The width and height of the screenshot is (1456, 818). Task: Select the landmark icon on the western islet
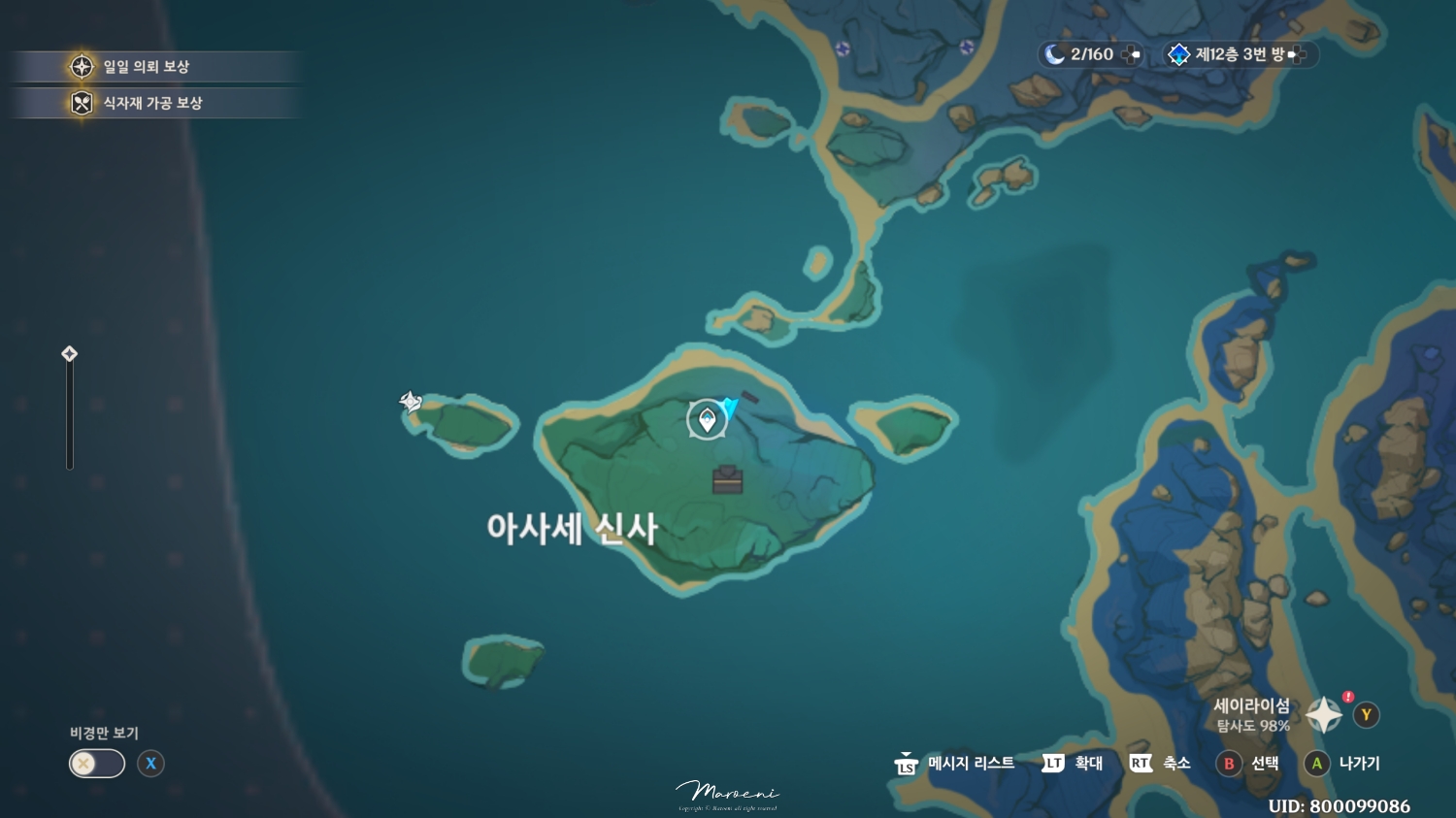tap(410, 400)
